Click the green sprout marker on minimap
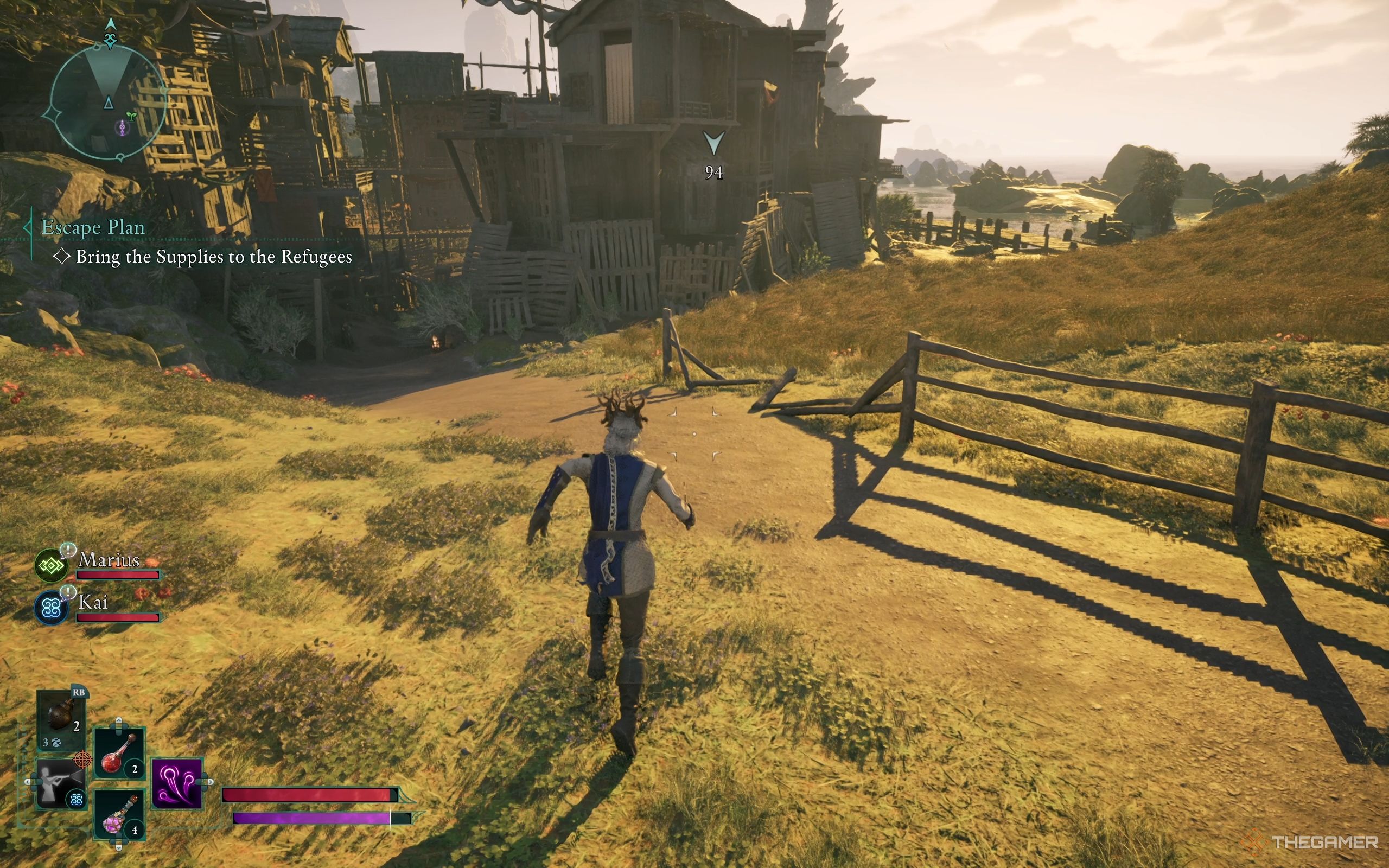The height and width of the screenshot is (868, 1389). (x=131, y=116)
